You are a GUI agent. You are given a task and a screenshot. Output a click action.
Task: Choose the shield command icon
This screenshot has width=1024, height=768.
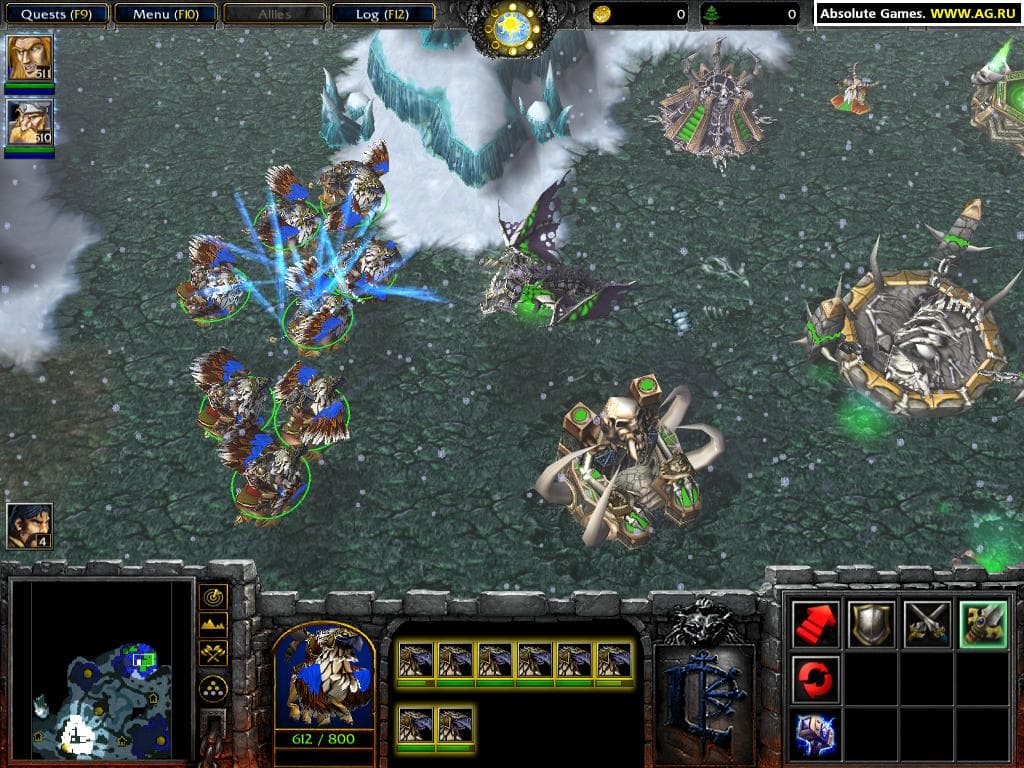click(871, 625)
